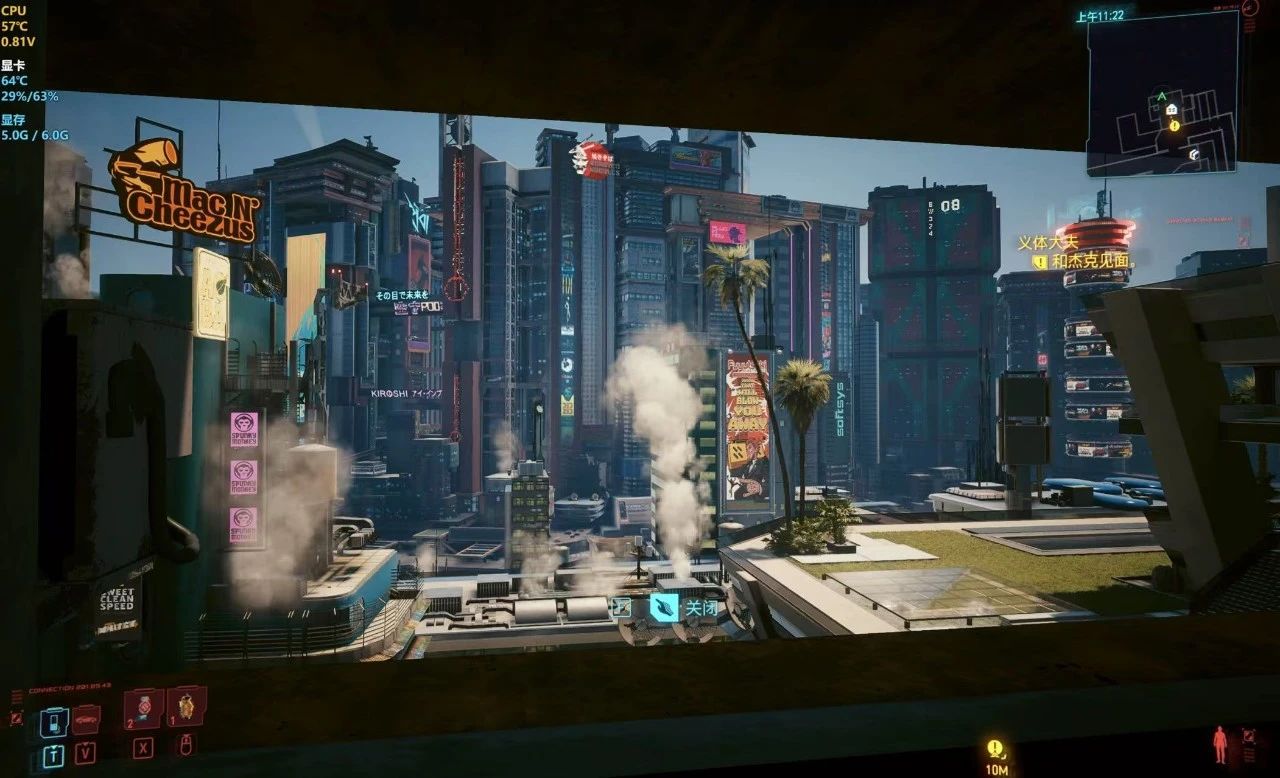Select the 和杰克见面 quest objective tracker
Viewport: 1280px width, 778px height.
click(1089, 261)
